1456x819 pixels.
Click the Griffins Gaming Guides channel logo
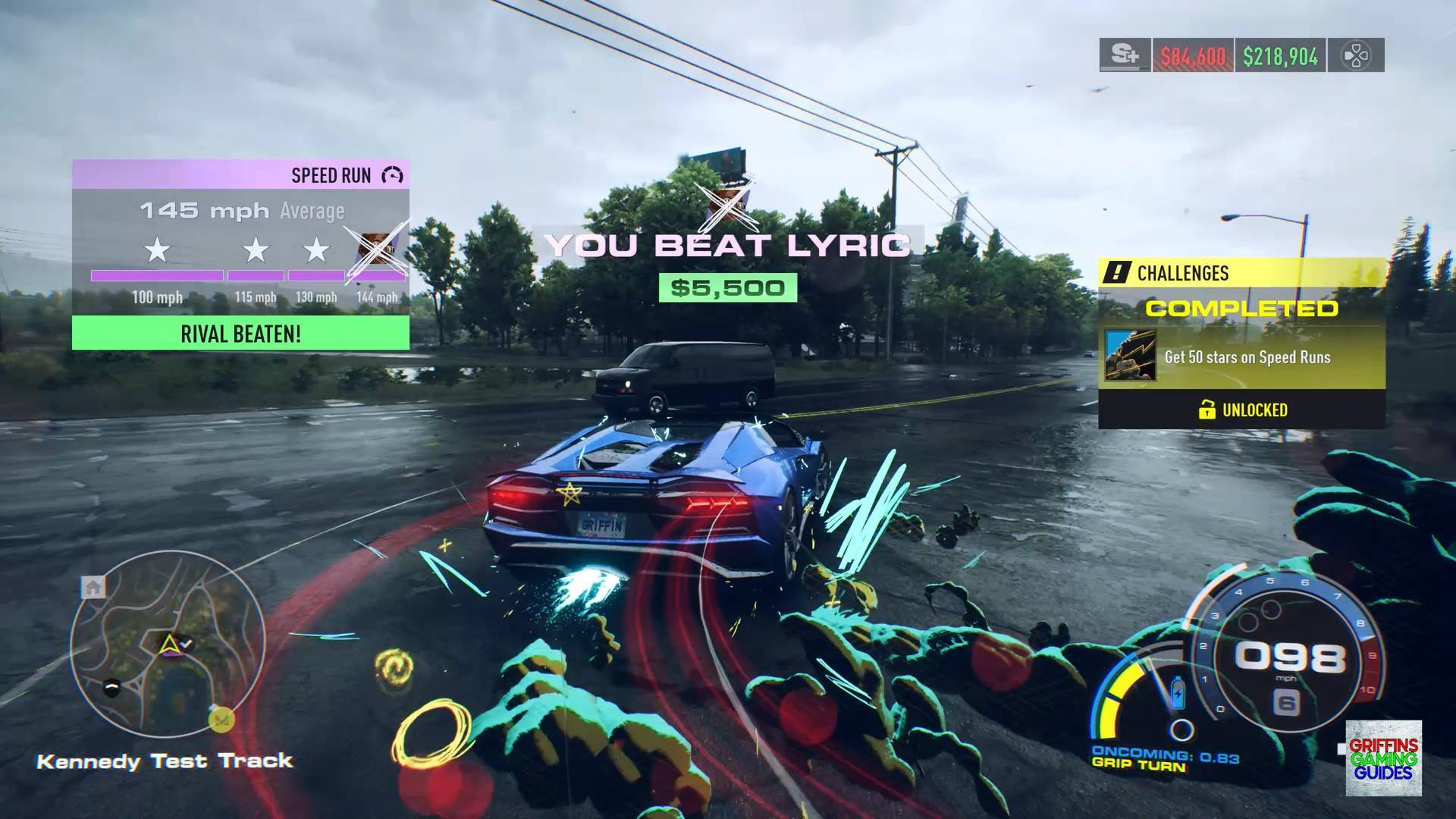pos(1383,758)
